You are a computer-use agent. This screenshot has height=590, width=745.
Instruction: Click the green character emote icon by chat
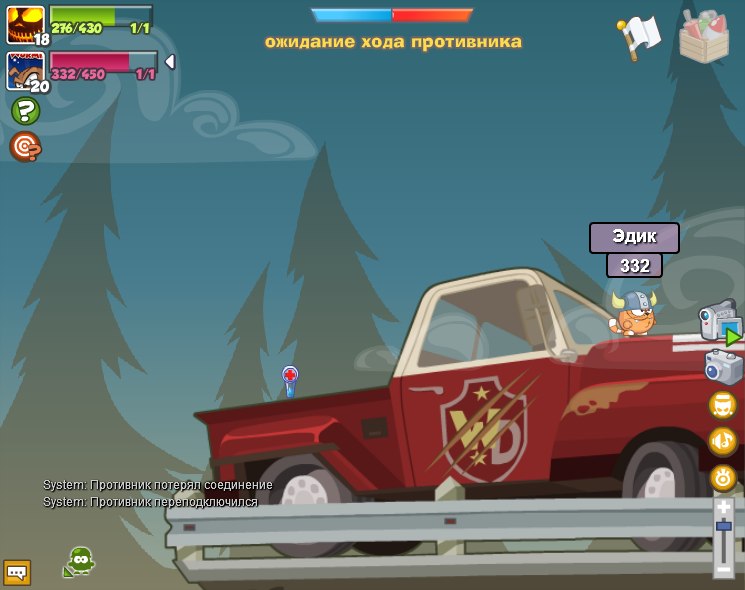pyautogui.click(x=79, y=561)
